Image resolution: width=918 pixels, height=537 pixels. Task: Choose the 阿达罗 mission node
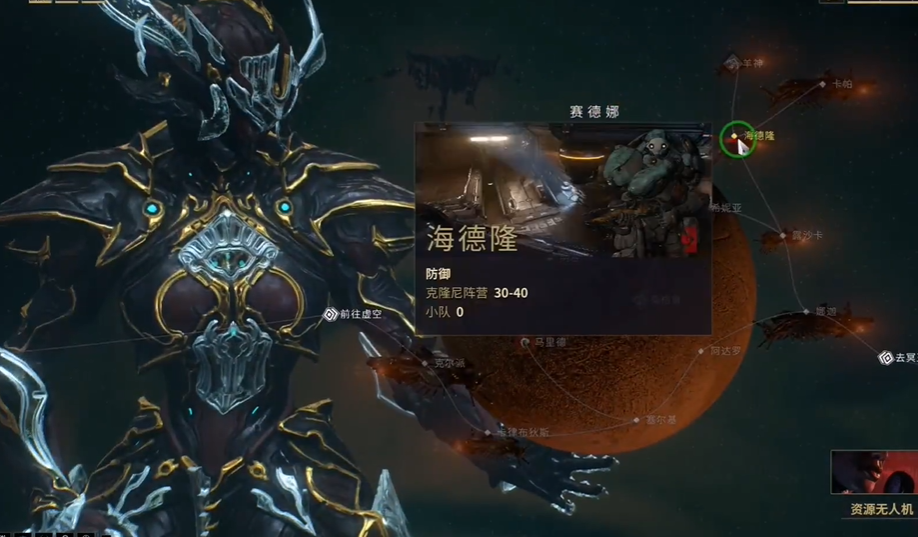[702, 351]
